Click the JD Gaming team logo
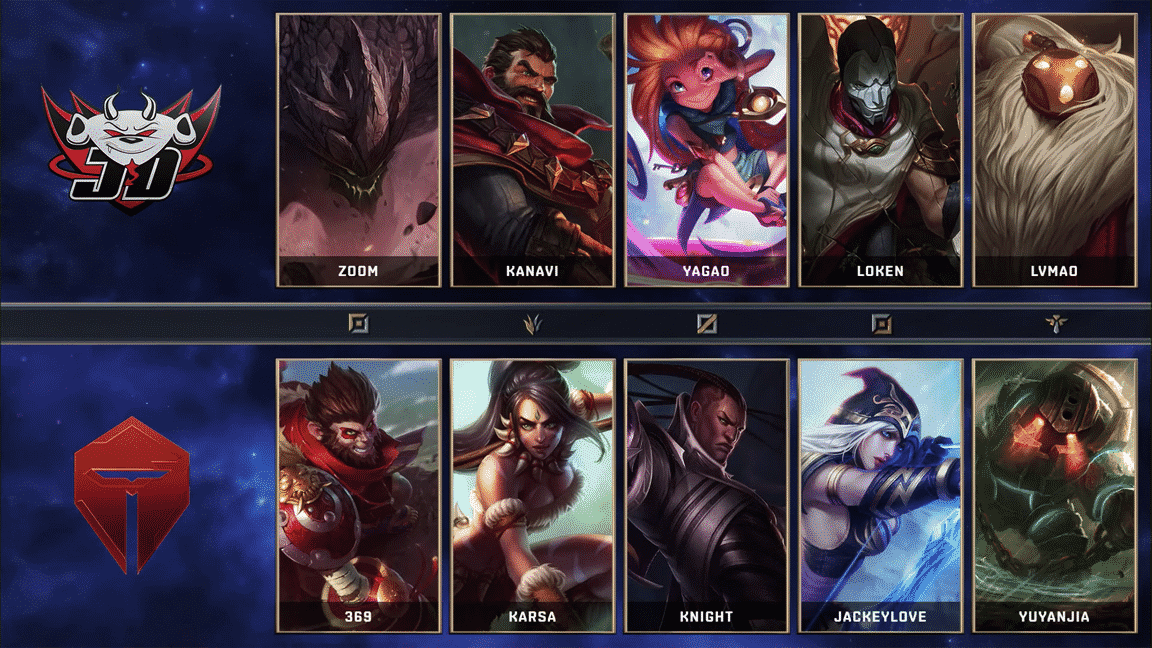This screenshot has width=1152, height=648. (131, 148)
